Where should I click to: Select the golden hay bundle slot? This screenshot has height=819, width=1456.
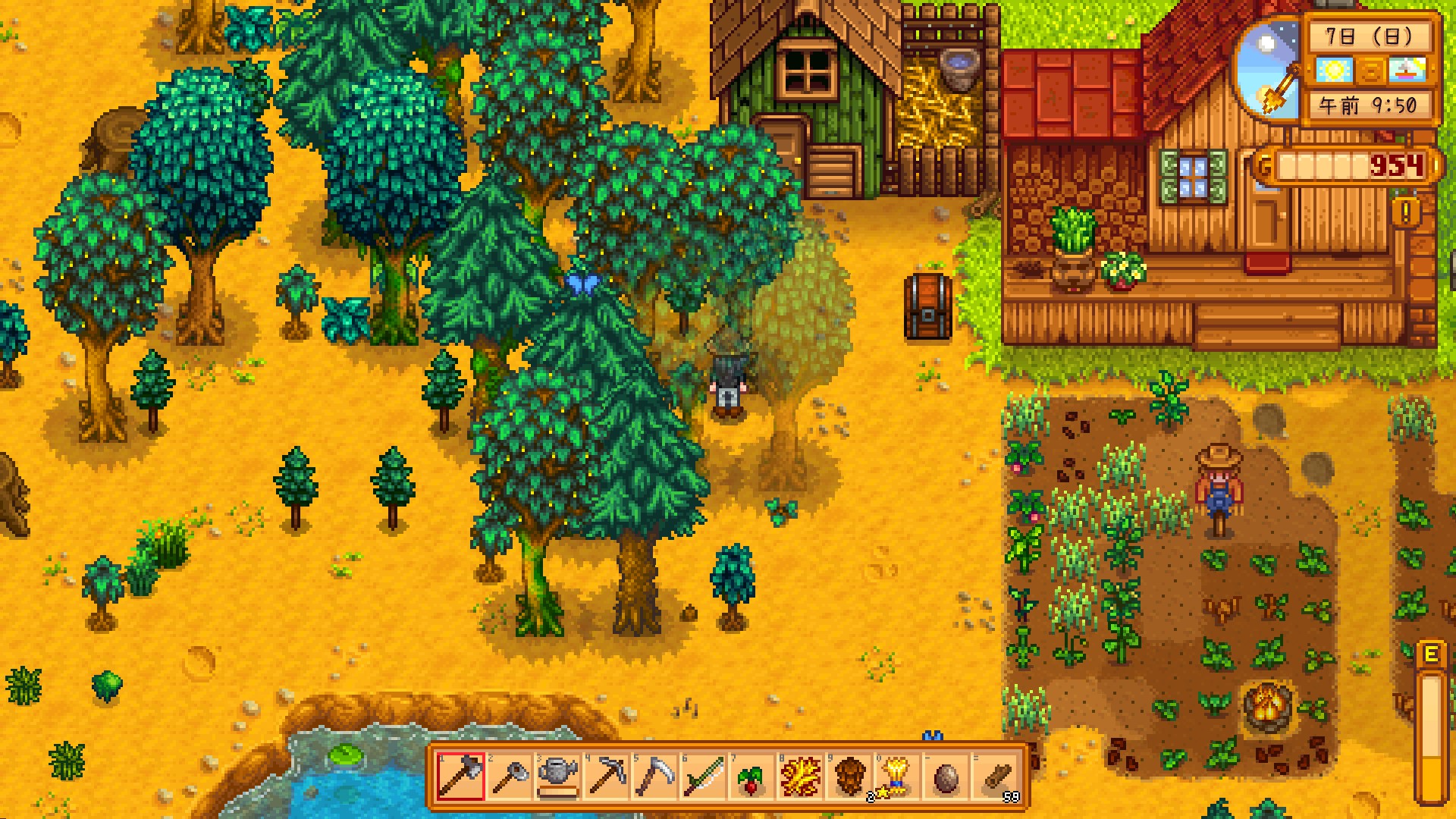click(x=800, y=777)
